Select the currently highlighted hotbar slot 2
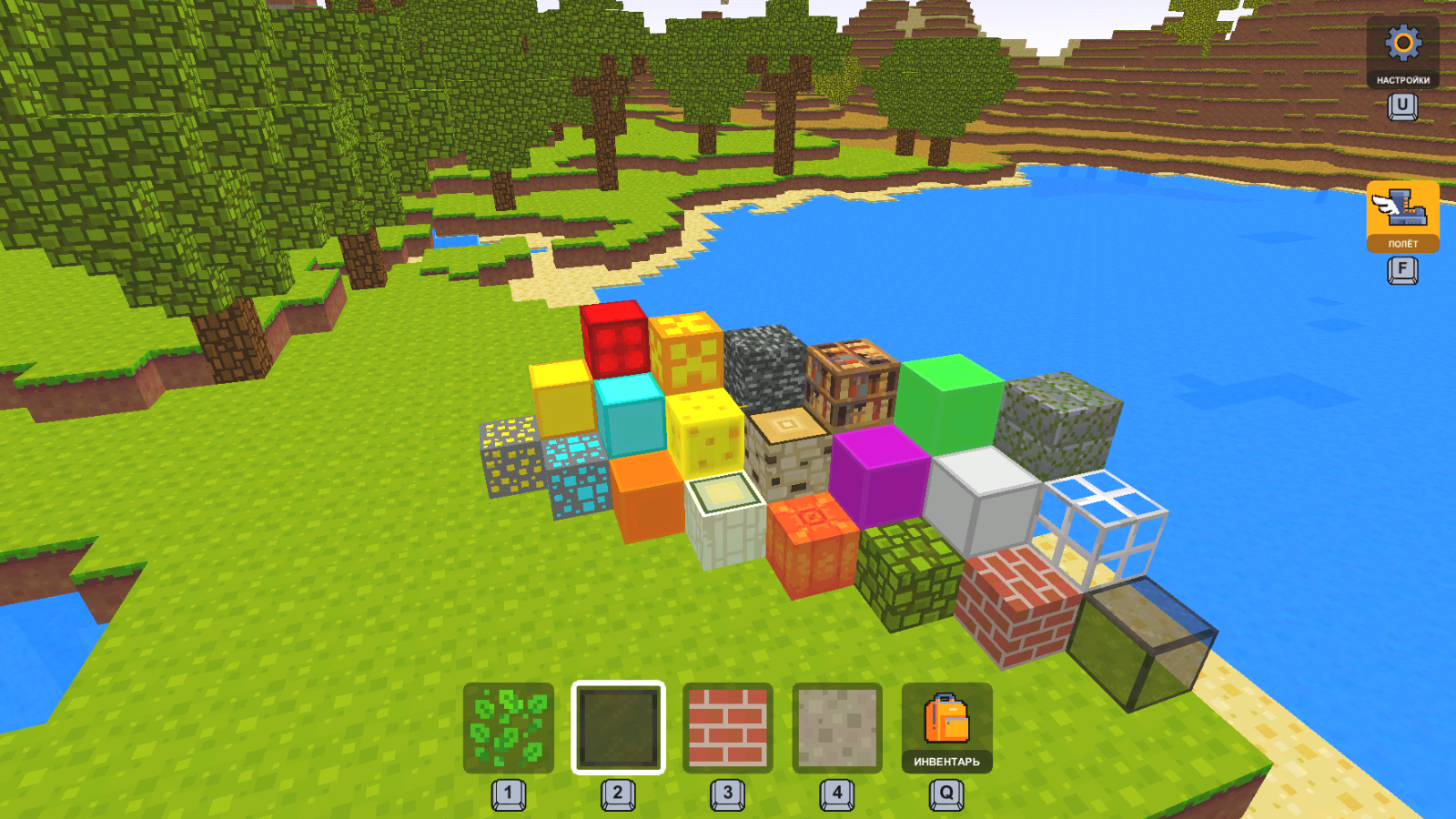 click(618, 725)
